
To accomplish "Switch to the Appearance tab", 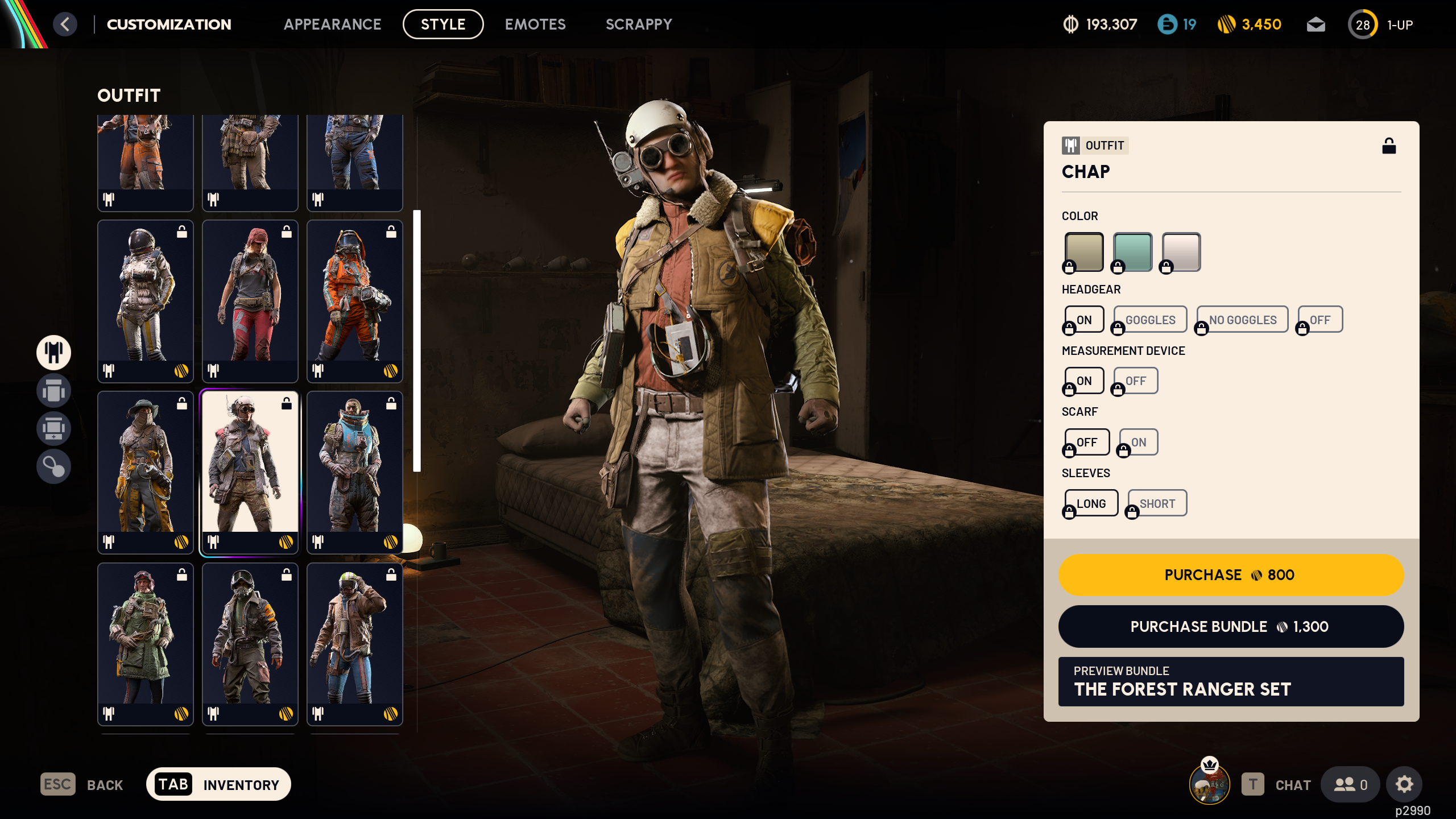I will pyautogui.click(x=334, y=24).
